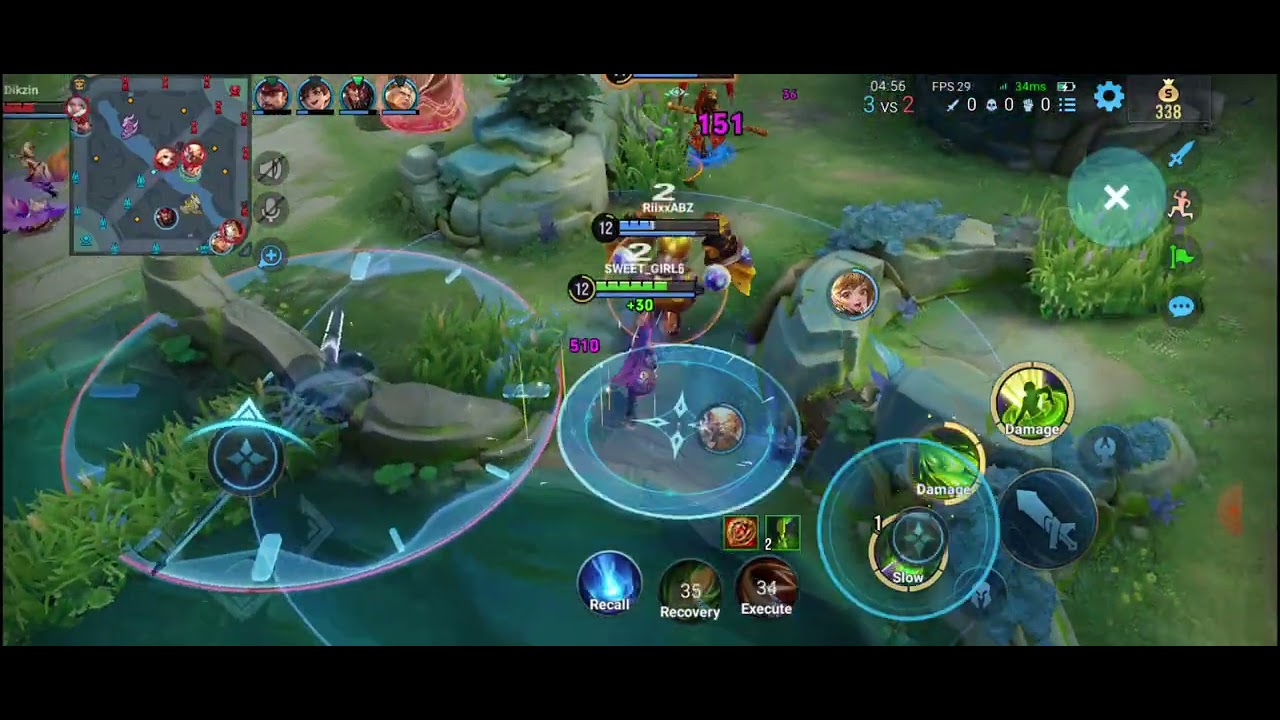
Task: Cast the Execute spell
Action: [766, 586]
